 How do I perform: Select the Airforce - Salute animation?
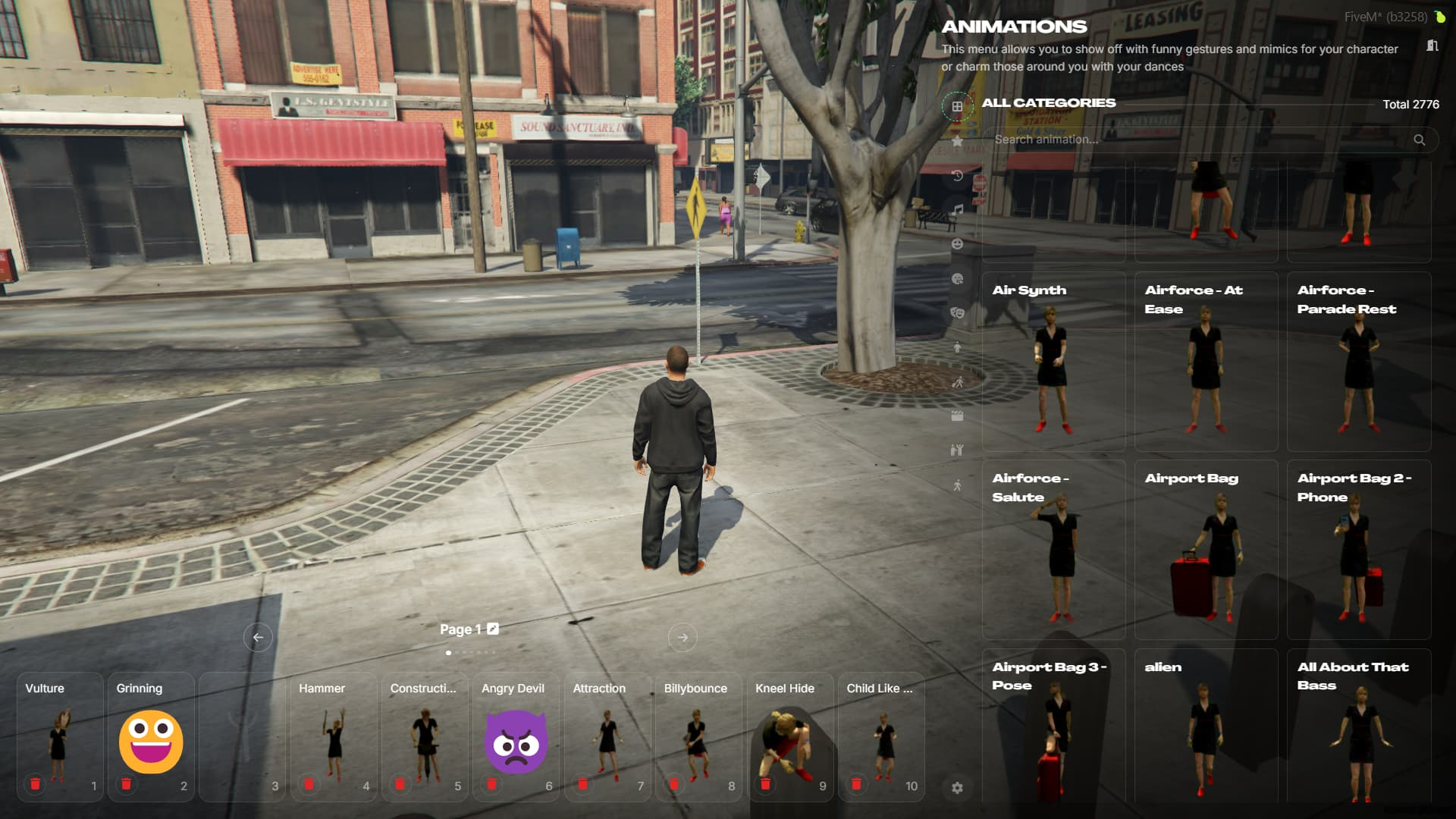pyautogui.click(x=1053, y=550)
